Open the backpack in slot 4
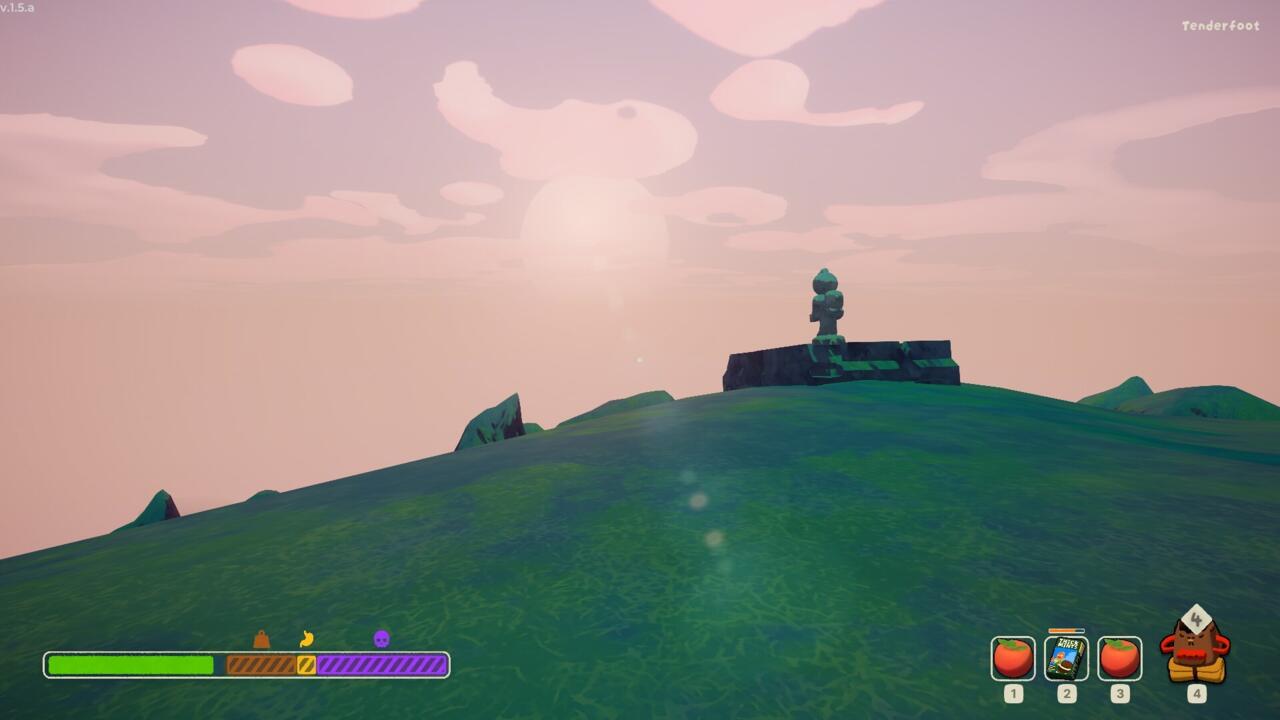 pos(1196,651)
